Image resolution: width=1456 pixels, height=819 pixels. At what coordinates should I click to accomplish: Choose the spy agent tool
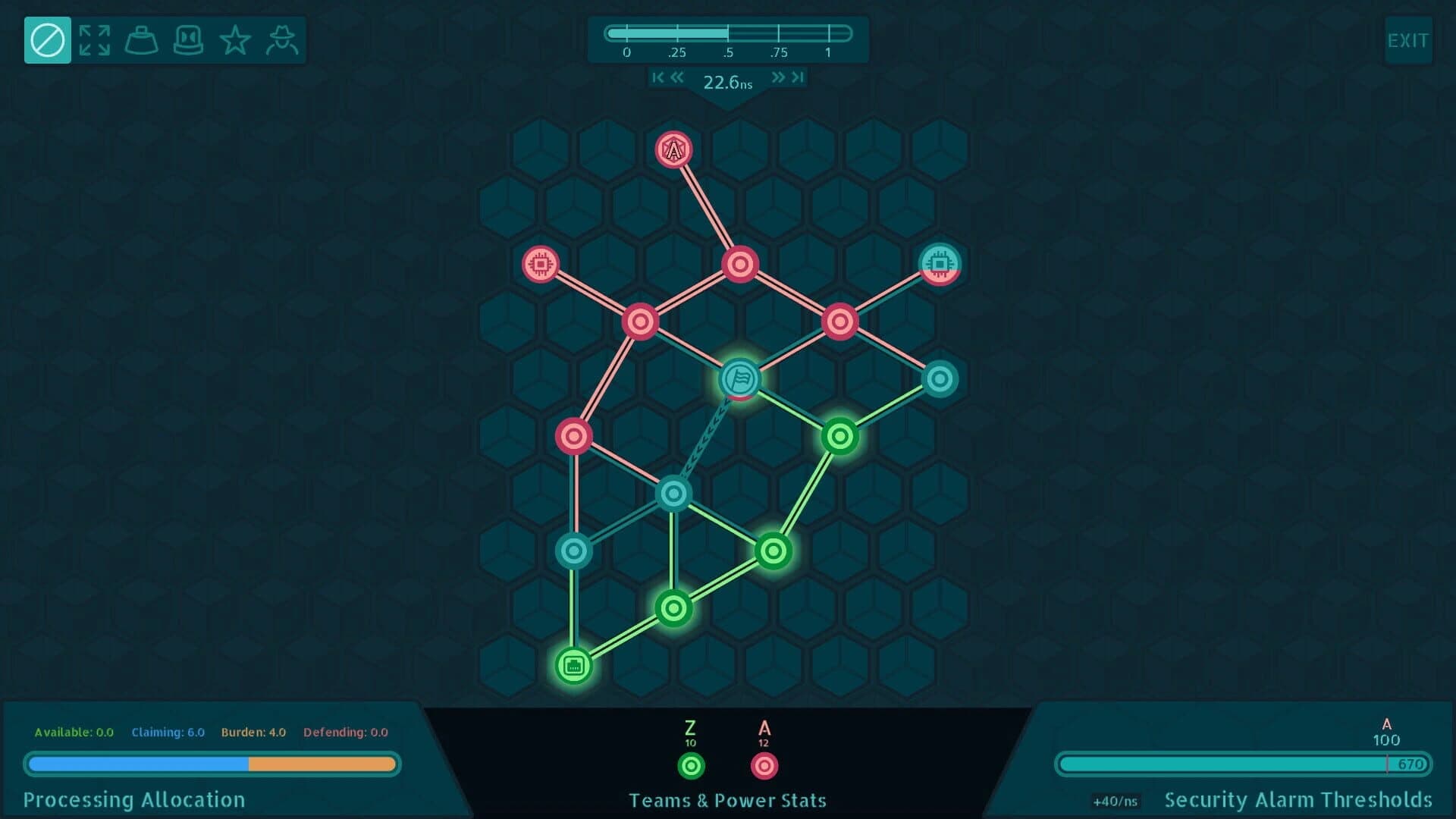(x=284, y=39)
